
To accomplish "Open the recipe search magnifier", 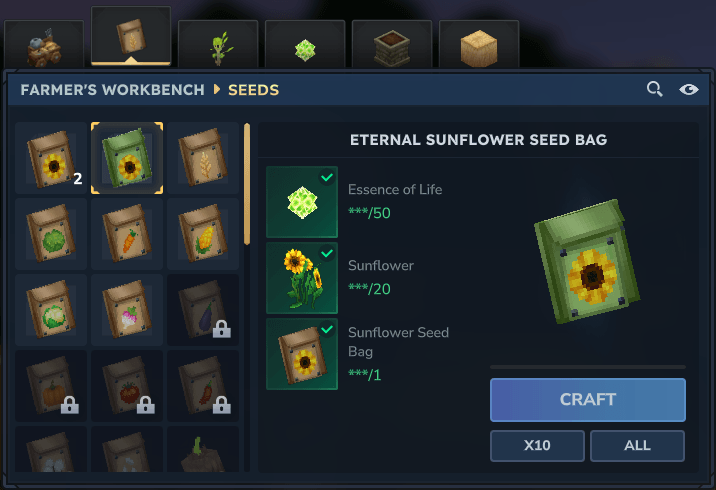I will click(x=655, y=90).
